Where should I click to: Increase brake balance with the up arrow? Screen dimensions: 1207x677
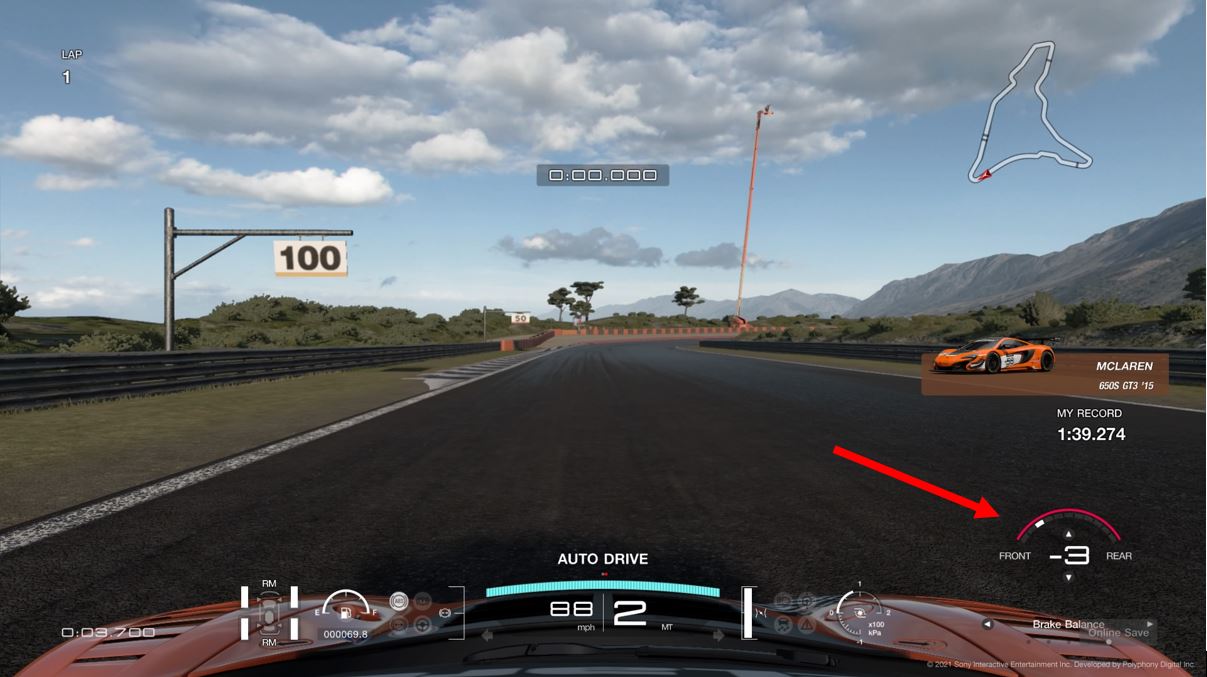click(1068, 535)
